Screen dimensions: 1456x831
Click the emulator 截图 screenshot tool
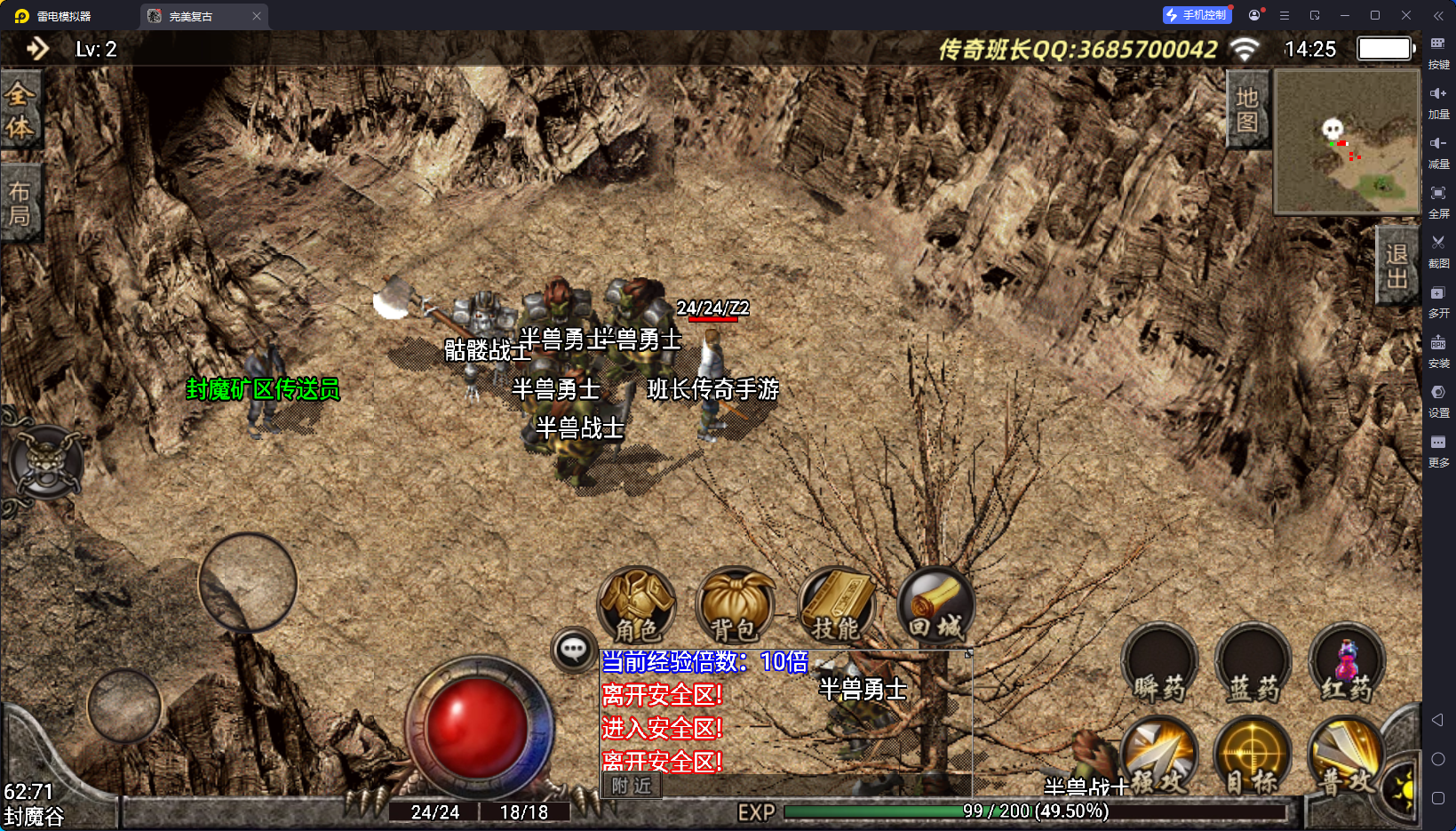(1438, 250)
